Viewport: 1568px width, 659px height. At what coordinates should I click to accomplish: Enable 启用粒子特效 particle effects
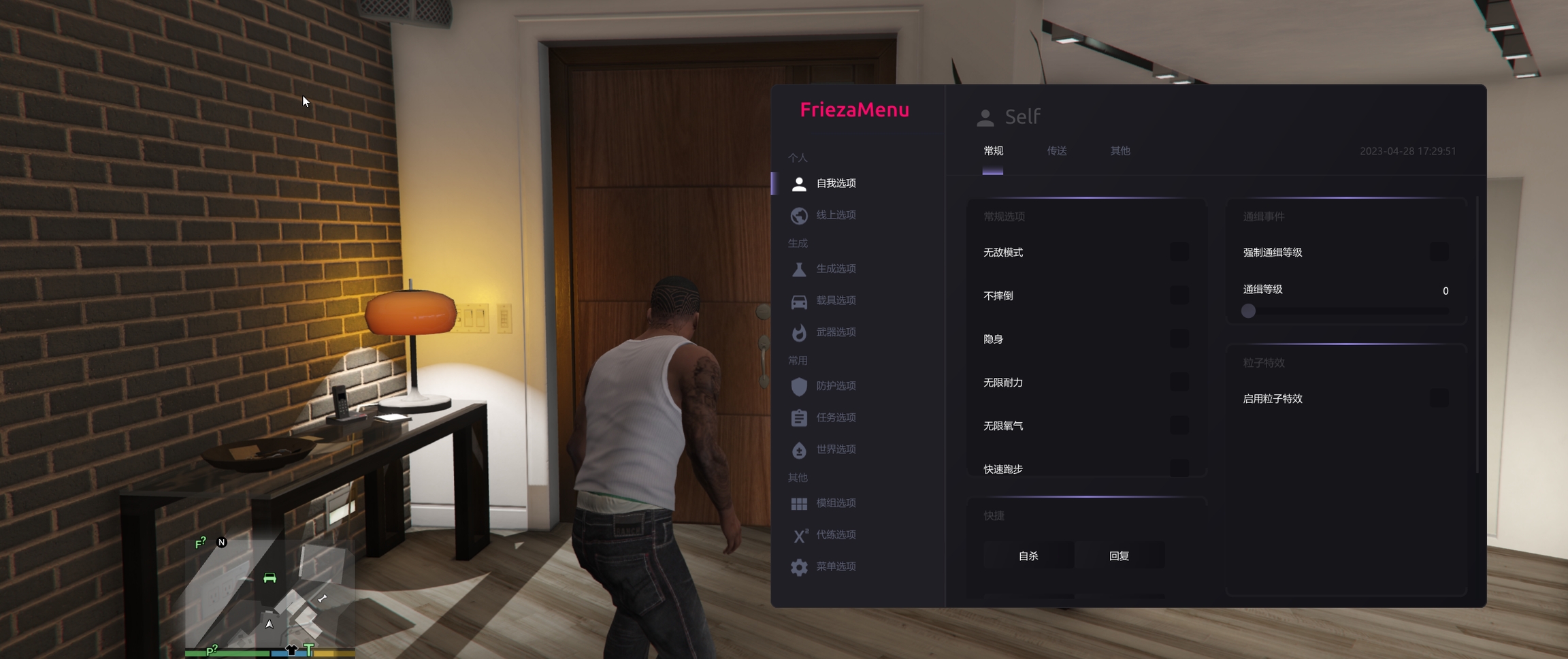coord(1439,399)
